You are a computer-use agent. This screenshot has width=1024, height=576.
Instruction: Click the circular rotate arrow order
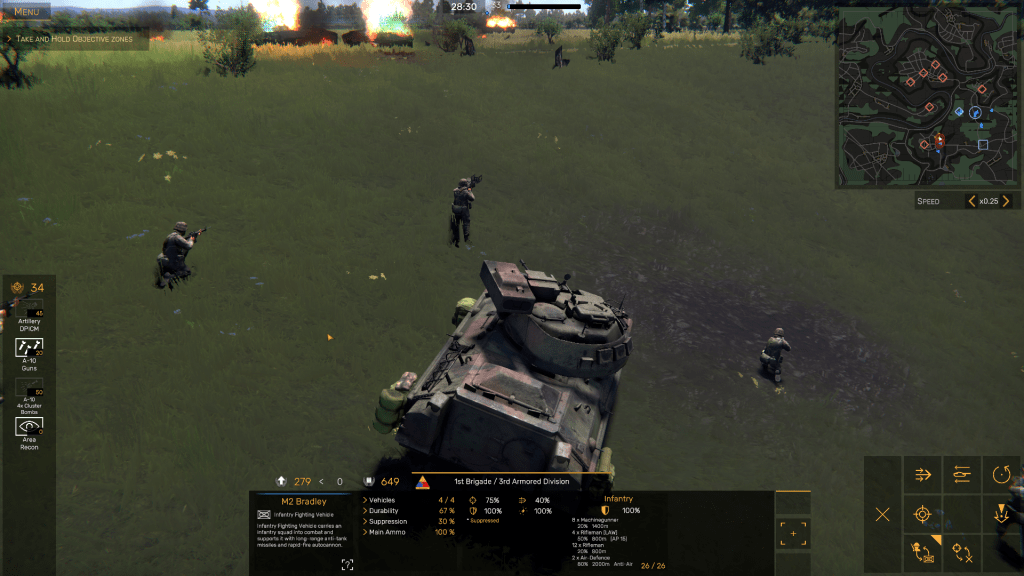1001,475
